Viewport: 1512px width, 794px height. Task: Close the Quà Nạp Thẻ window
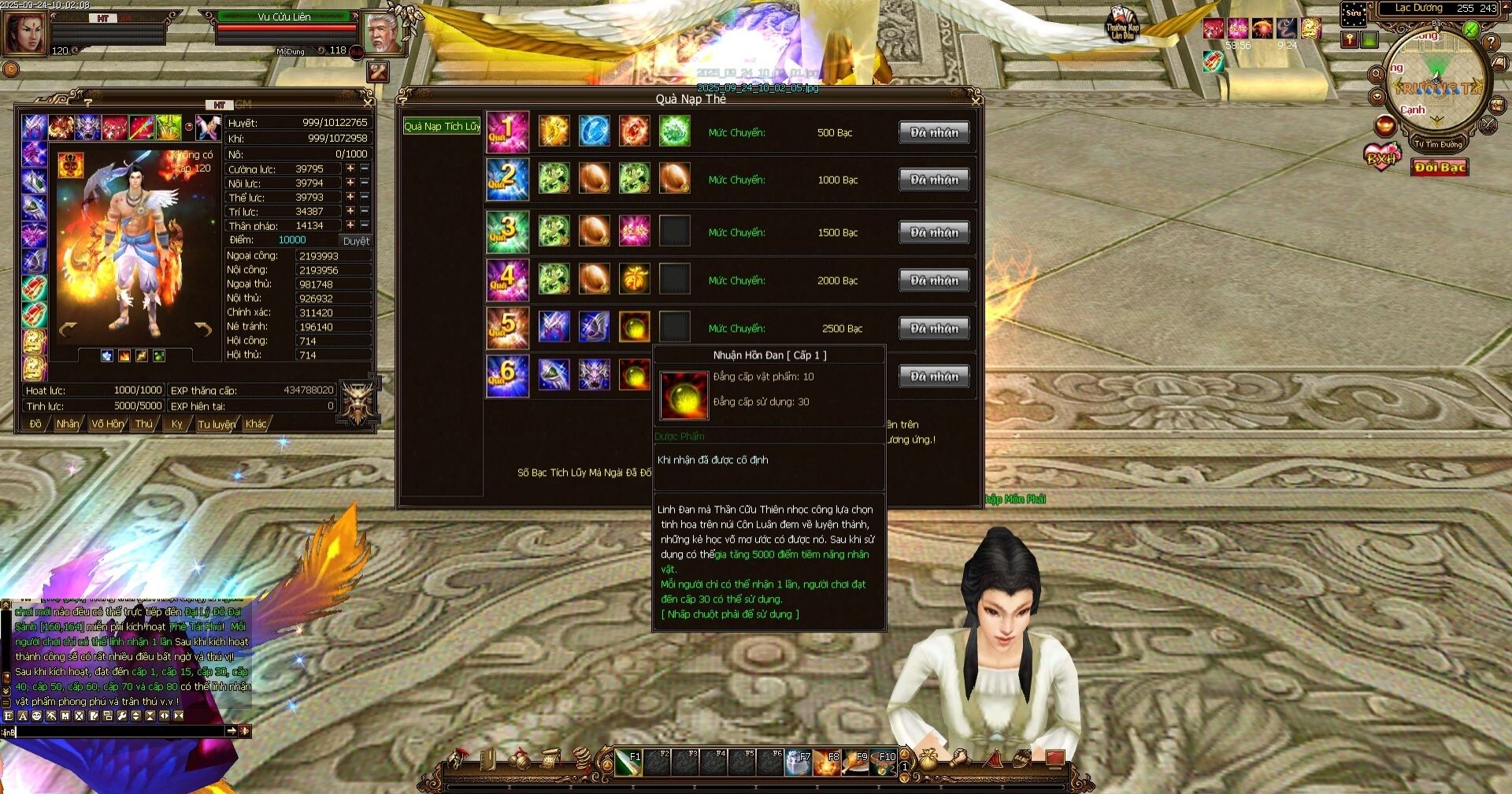[x=976, y=100]
